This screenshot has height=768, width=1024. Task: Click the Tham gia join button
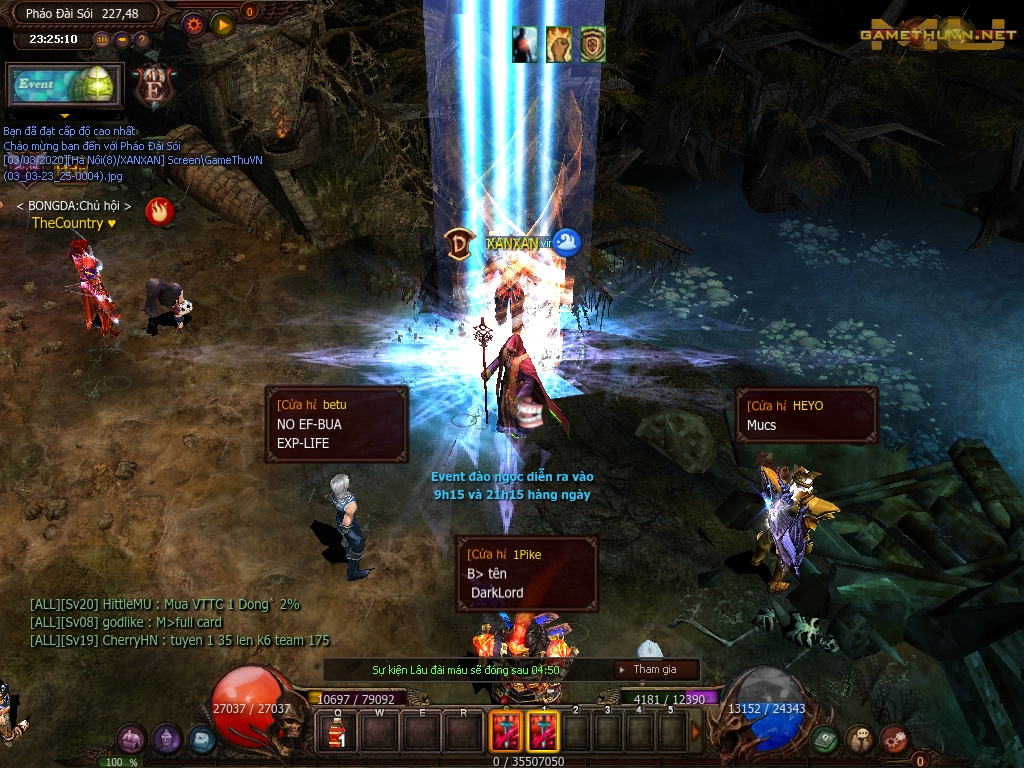654,670
